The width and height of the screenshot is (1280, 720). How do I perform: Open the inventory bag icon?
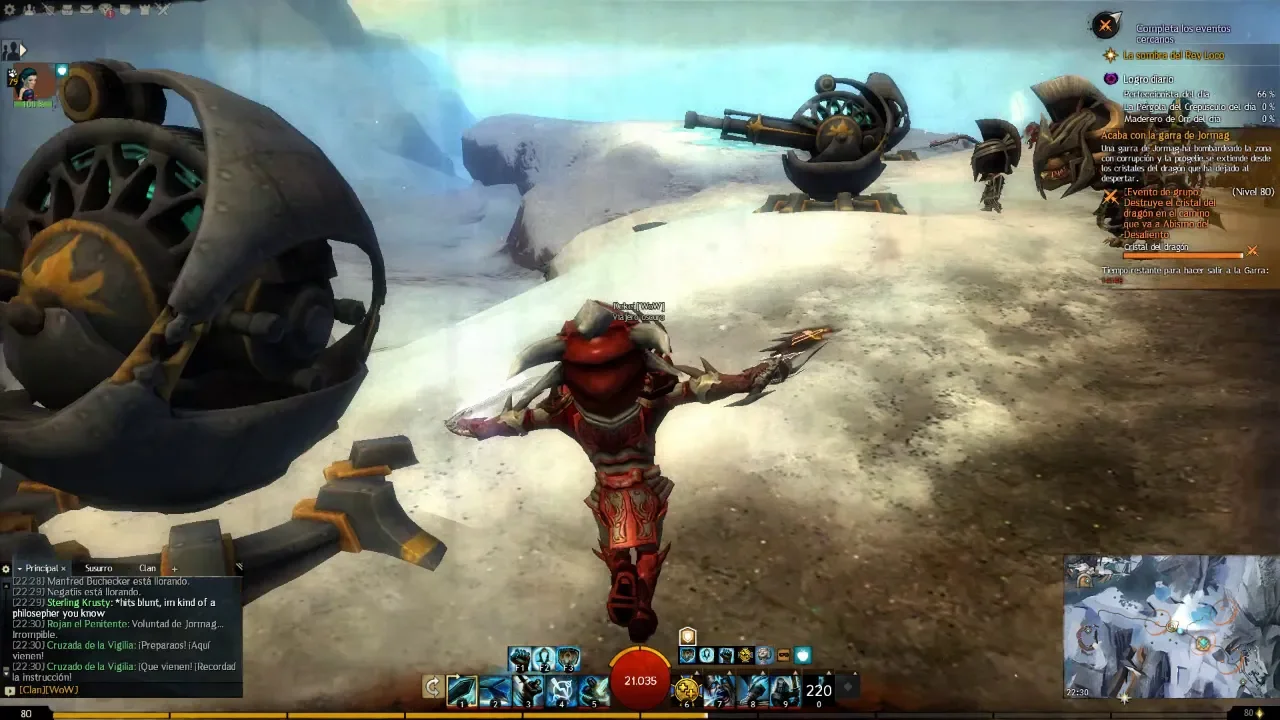coord(67,10)
